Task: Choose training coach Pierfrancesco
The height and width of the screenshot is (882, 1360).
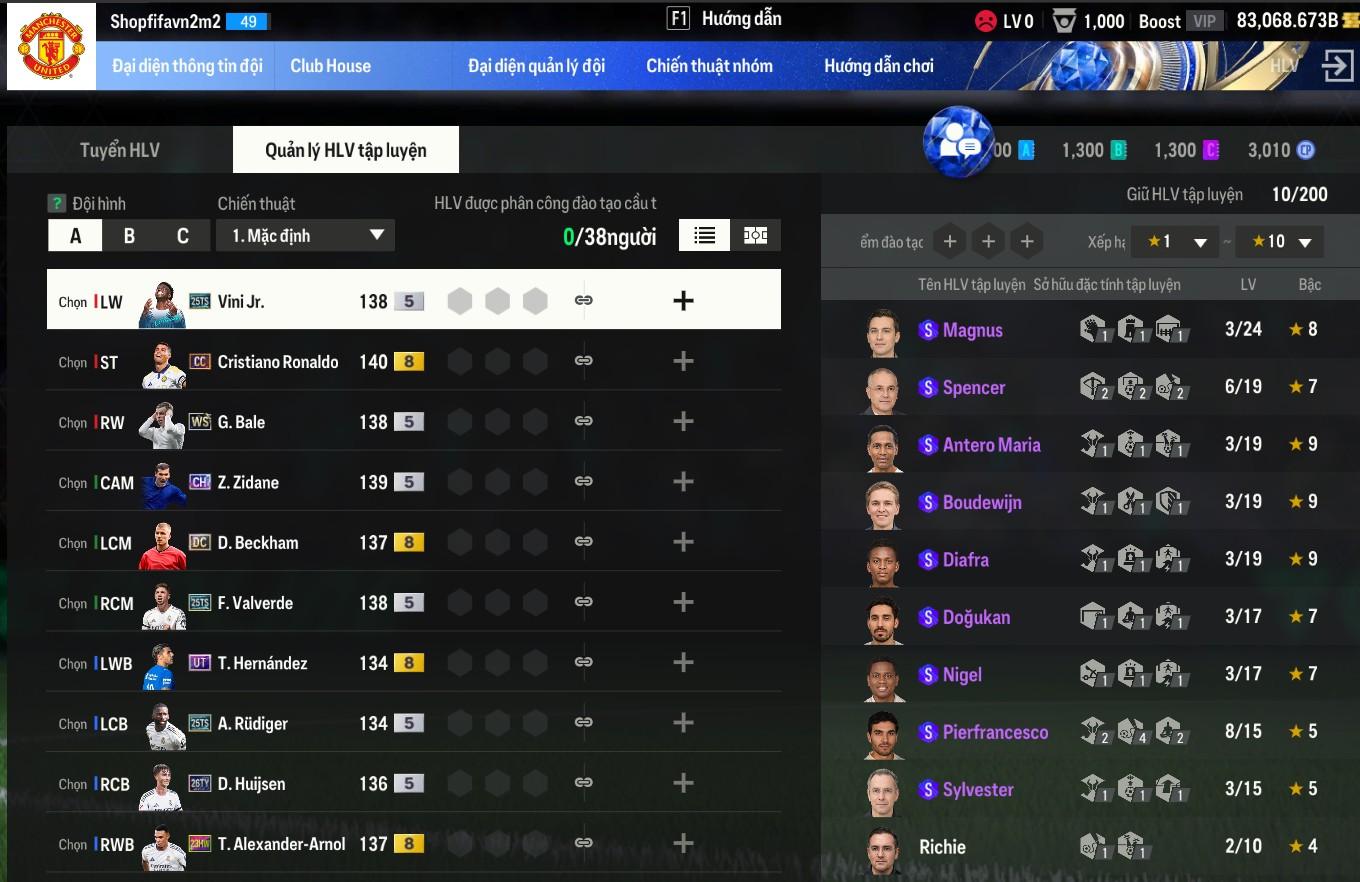Action: point(995,732)
